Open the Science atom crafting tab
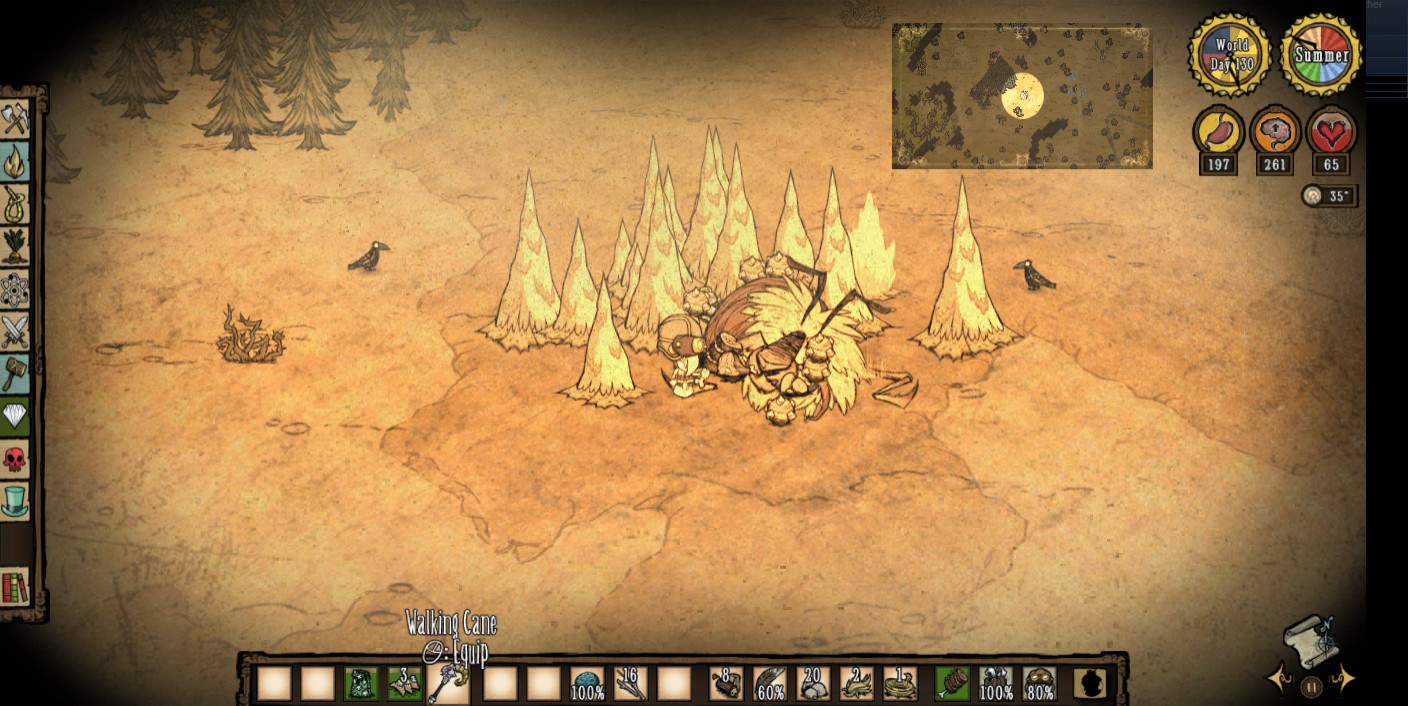The image size is (1408, 706). 15,290
